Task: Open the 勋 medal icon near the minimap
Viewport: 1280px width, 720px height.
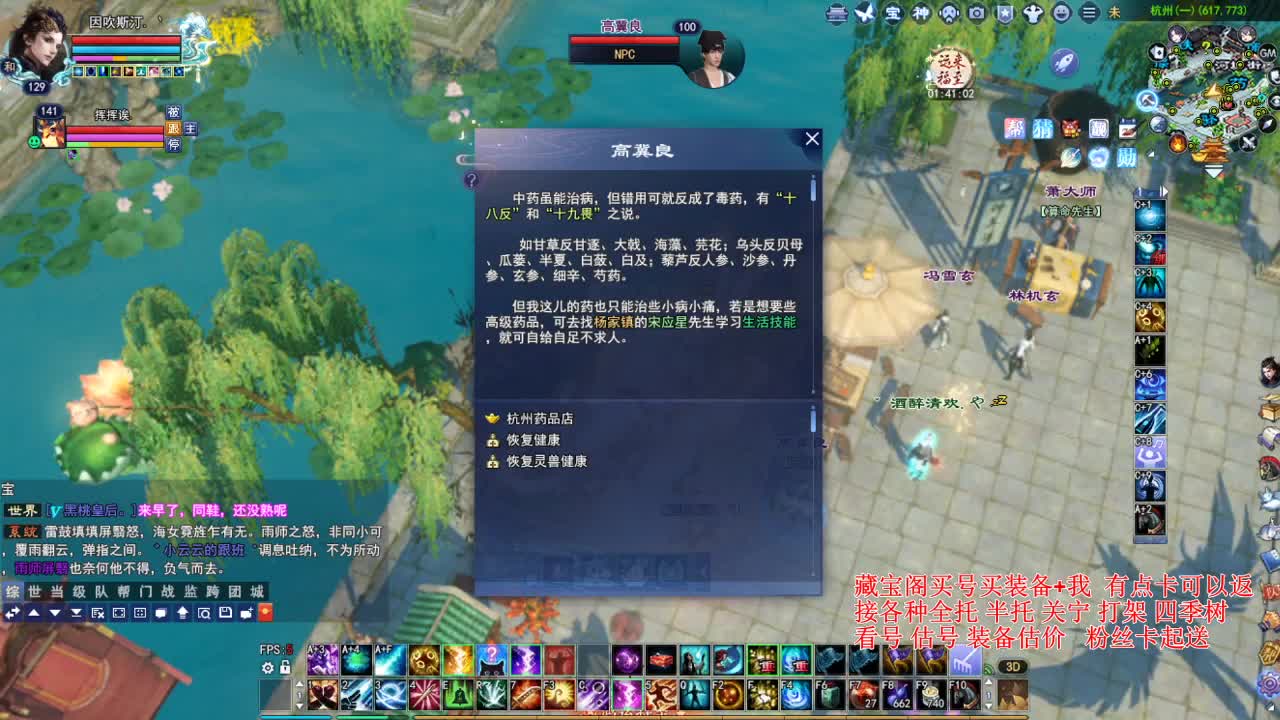Action: tap(1128, 157)
